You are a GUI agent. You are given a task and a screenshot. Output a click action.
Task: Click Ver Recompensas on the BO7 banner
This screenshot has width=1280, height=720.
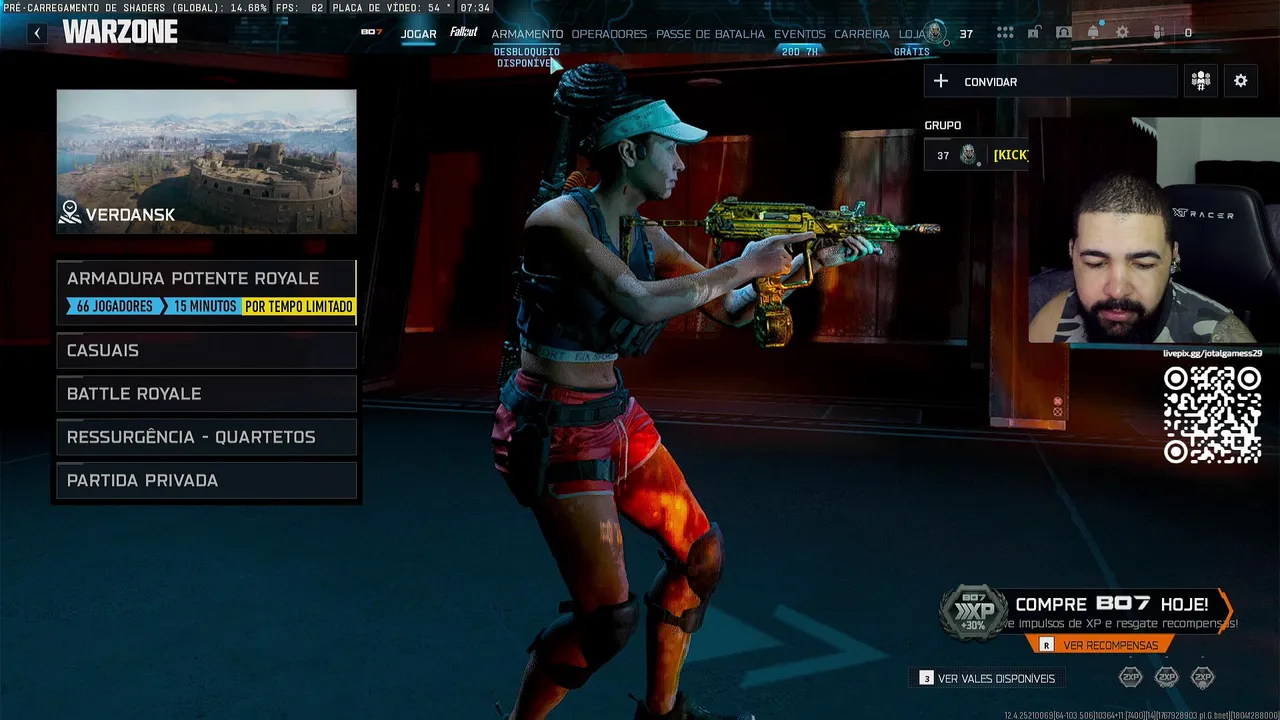point(1110,645)
